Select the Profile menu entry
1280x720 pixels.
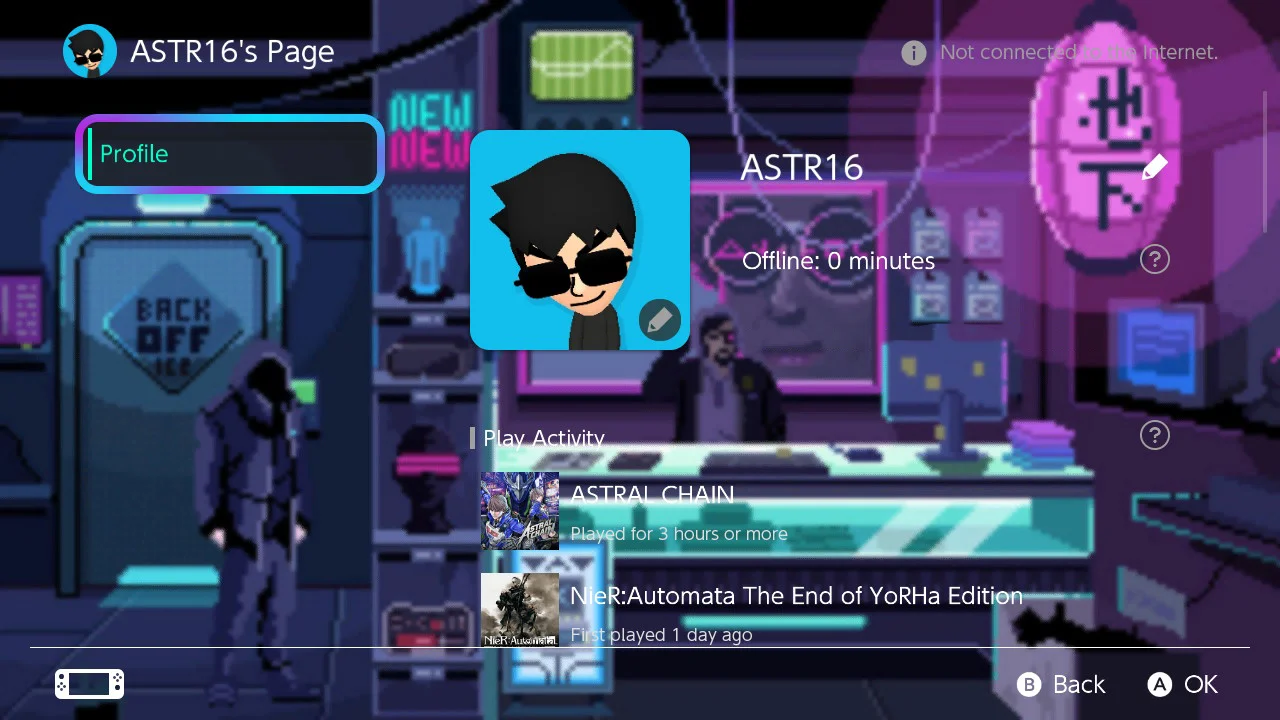(x=230, y=154)
